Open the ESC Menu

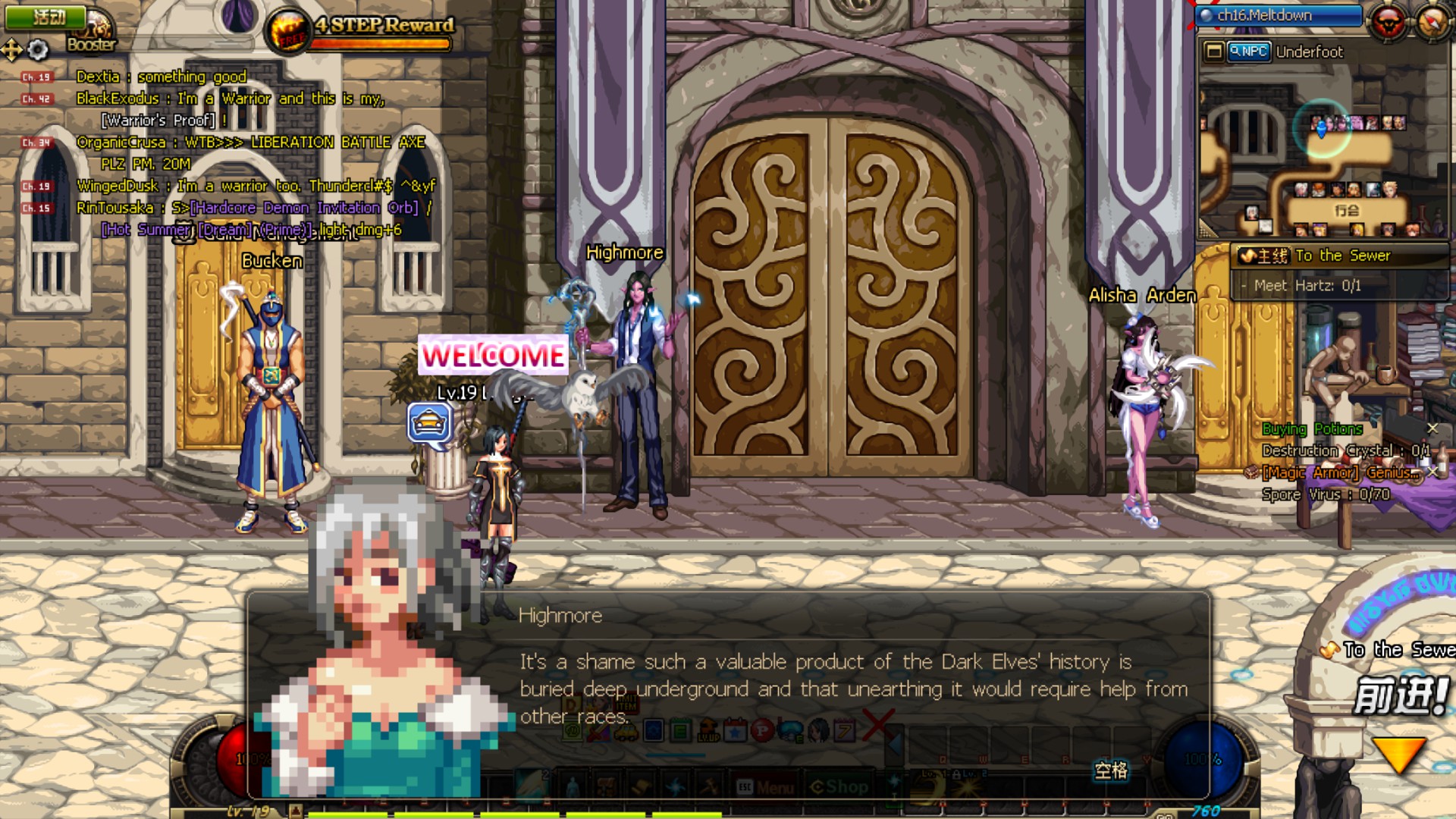click(x=767, y=787)
